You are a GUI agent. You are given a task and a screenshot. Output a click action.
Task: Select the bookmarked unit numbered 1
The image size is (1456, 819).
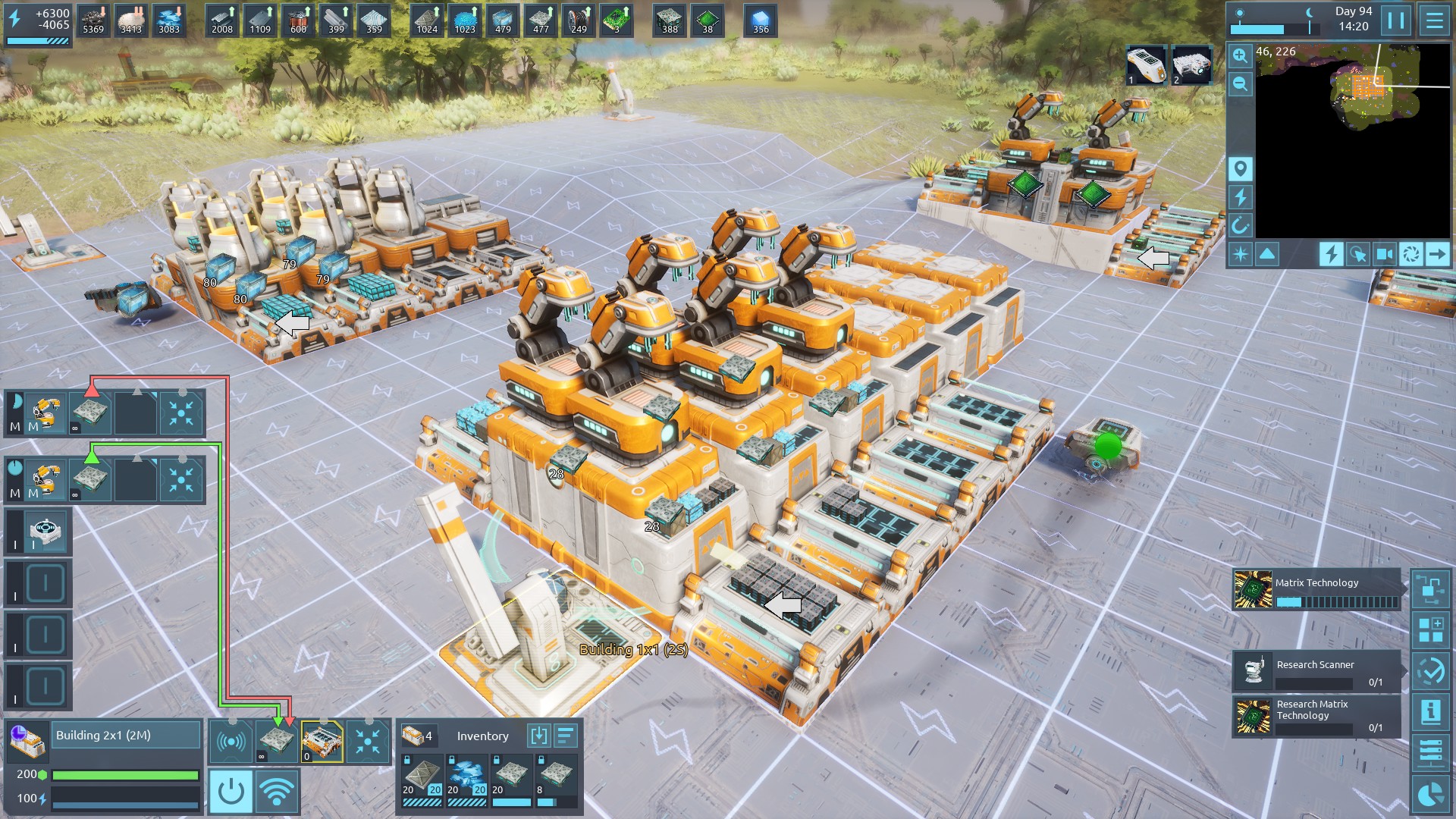1145,65
